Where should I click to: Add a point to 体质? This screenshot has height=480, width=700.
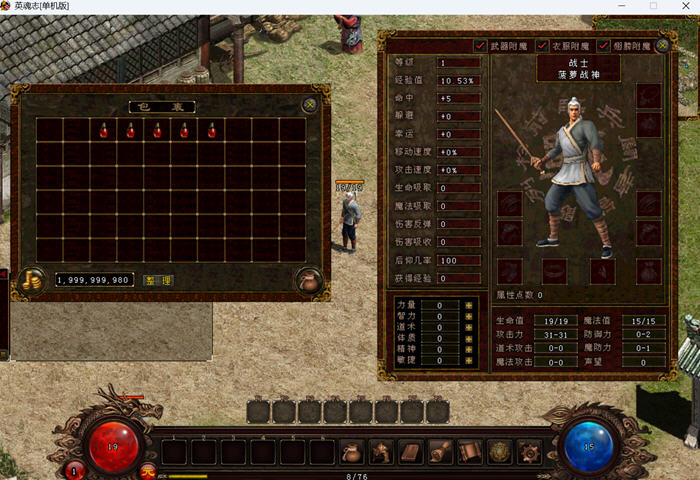click(468, 339)
